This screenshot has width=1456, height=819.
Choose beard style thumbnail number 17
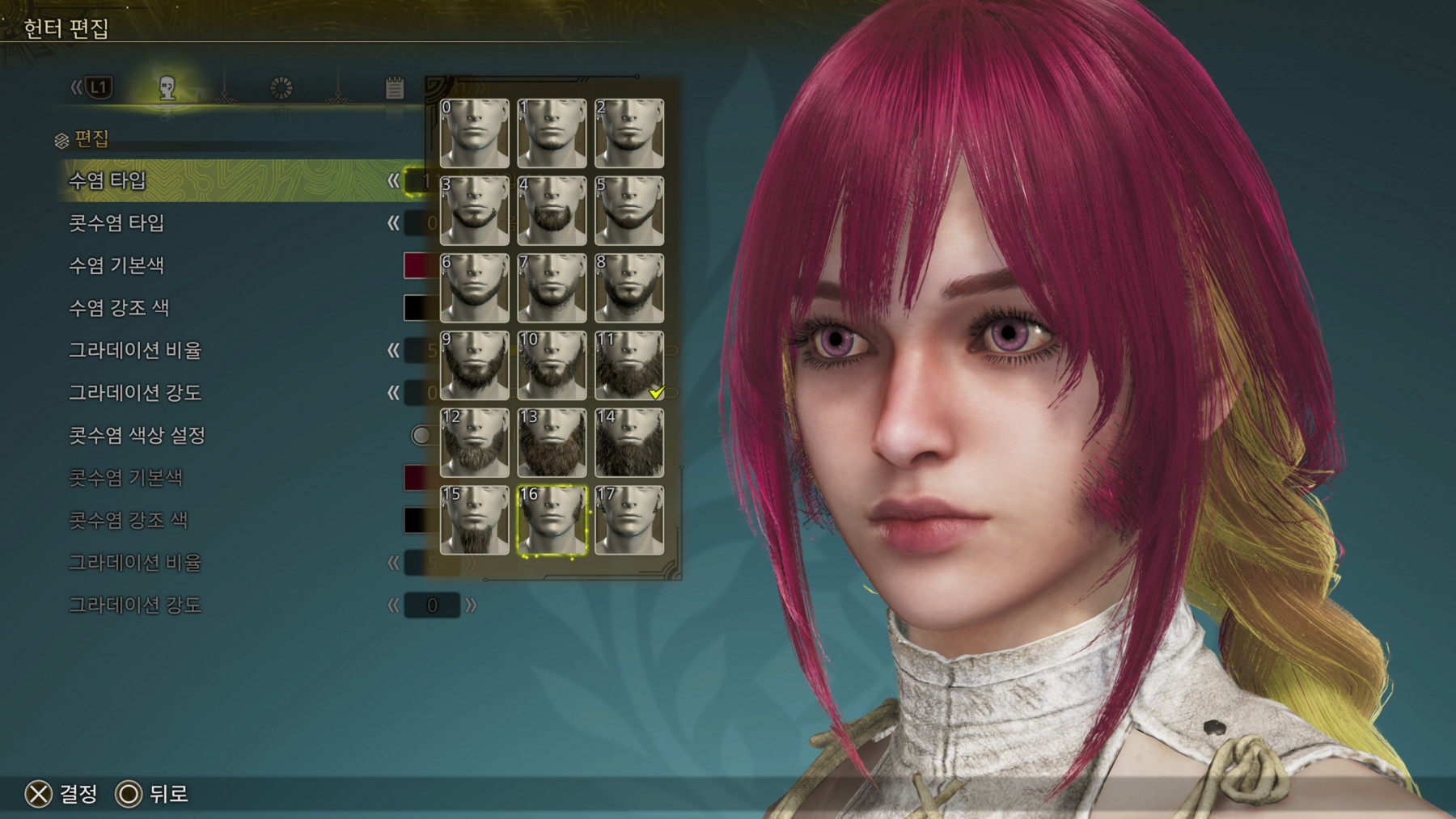(629, 520)
